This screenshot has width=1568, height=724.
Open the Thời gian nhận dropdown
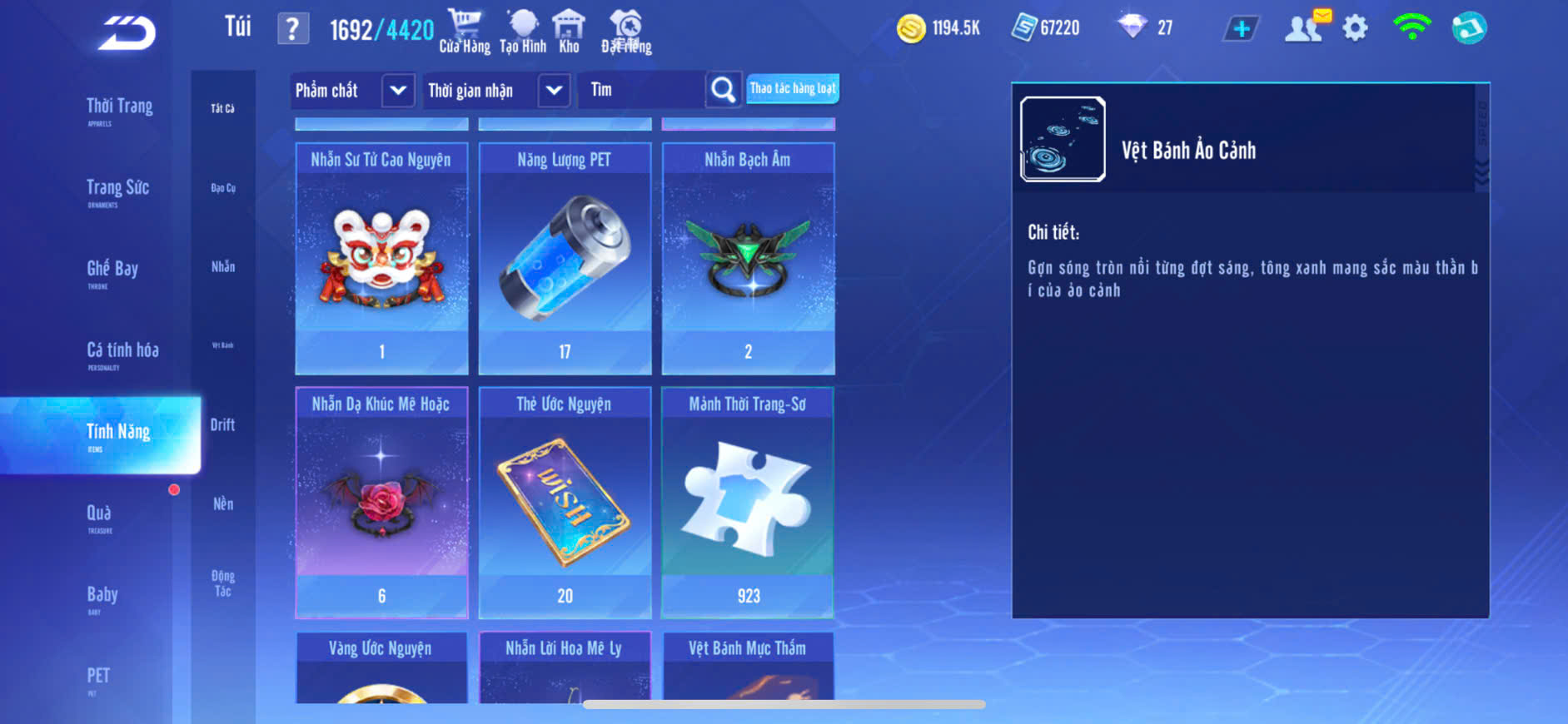(554, 90)
